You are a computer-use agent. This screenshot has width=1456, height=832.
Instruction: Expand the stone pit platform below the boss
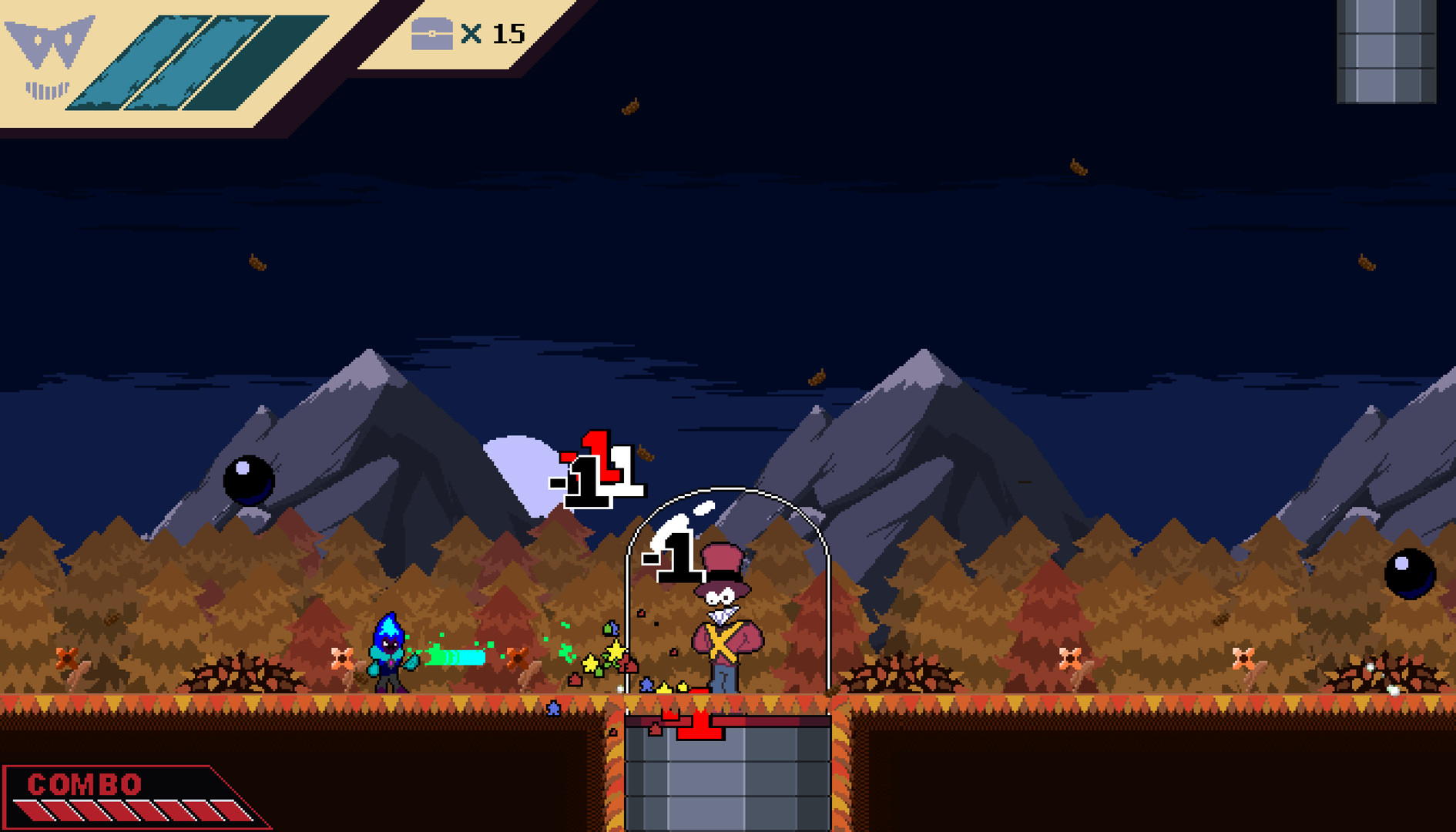(x=728, y=778)
